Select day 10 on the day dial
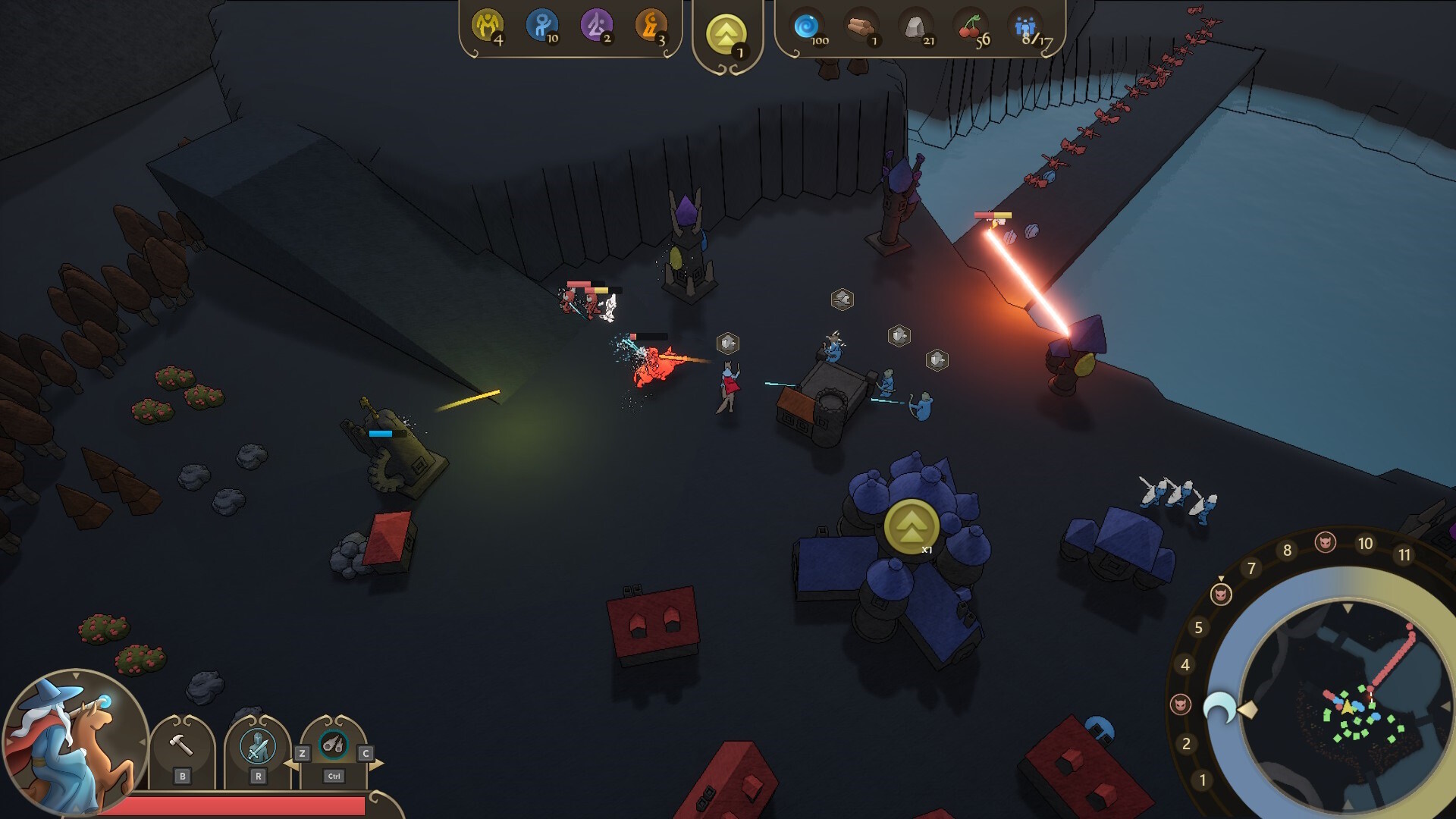The height and width of the screenshot is (819, 1456). point(1365,544)
